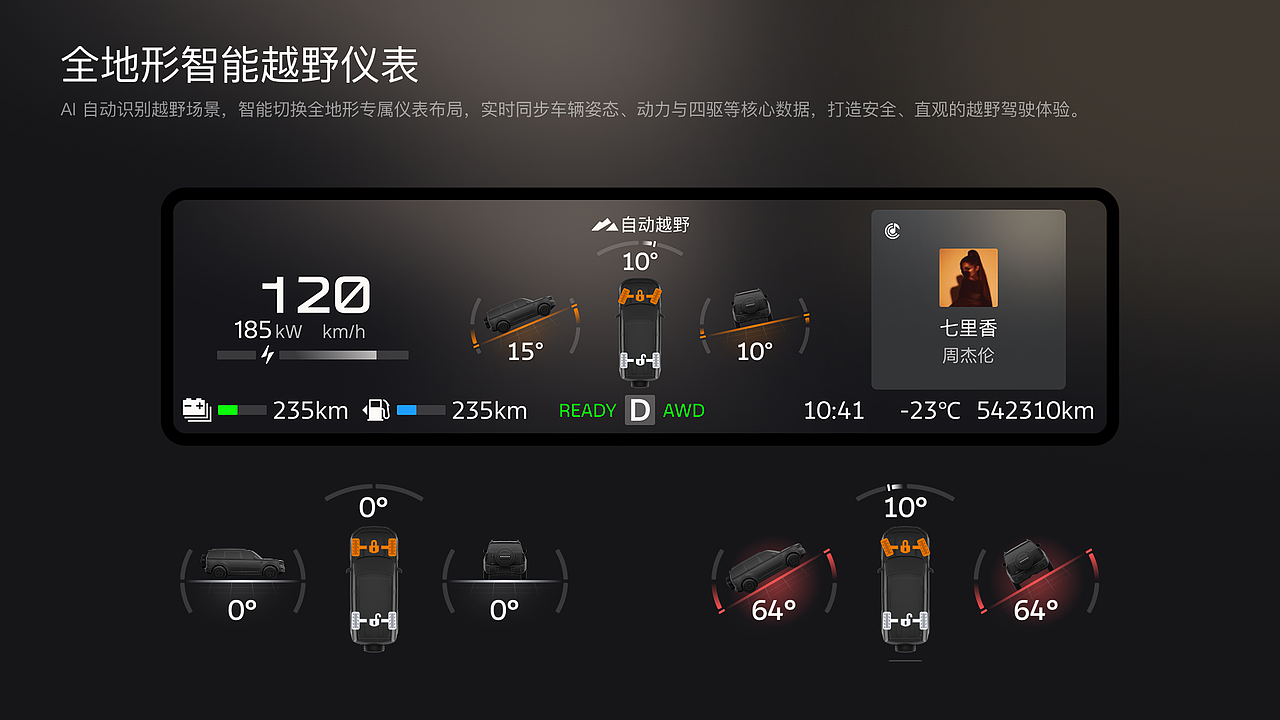Screen dimensions: 1280x720
Task: Click the READY indicator
Action: 587,410
